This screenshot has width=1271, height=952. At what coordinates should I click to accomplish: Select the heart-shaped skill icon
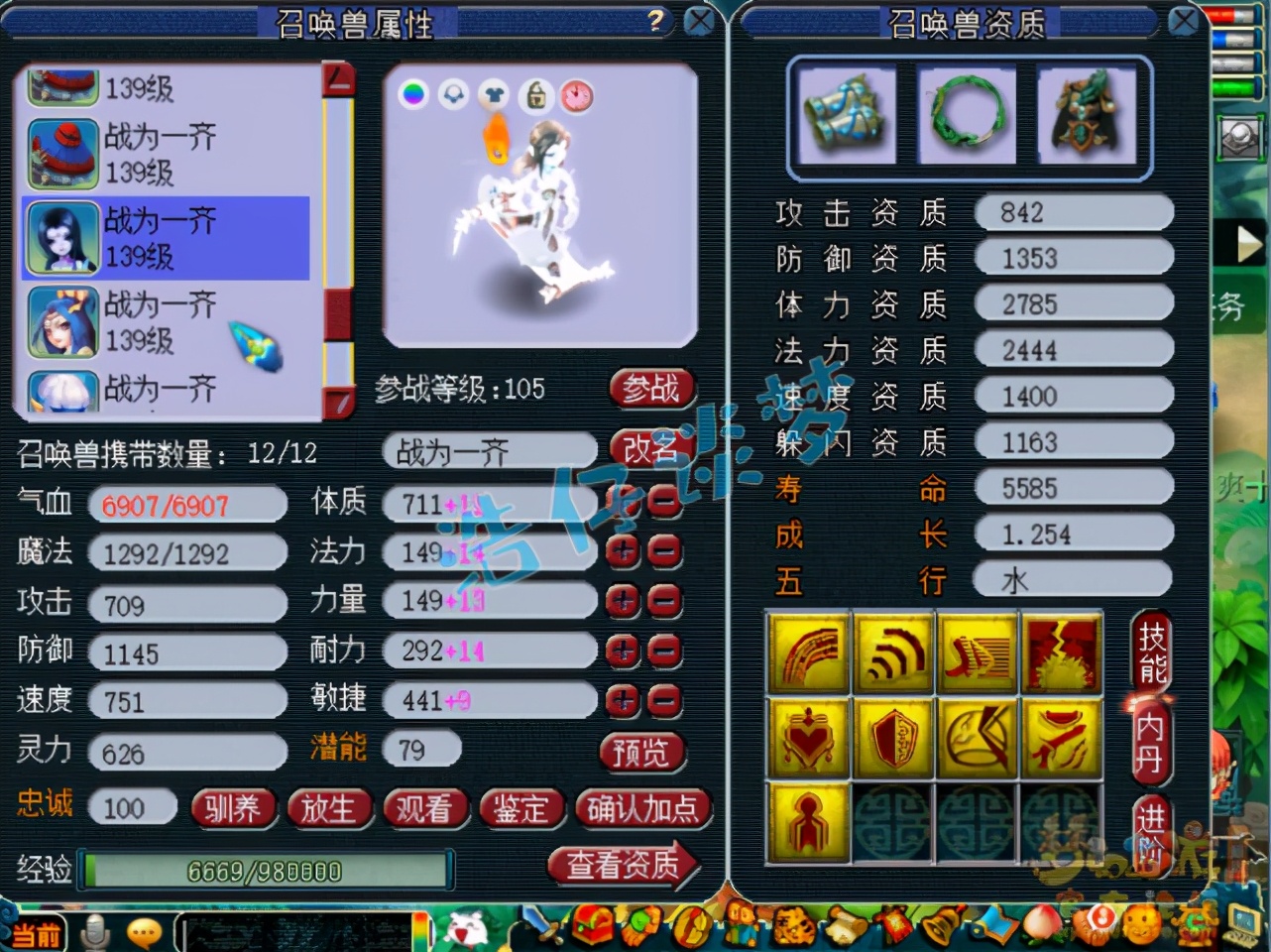[808, 739]
